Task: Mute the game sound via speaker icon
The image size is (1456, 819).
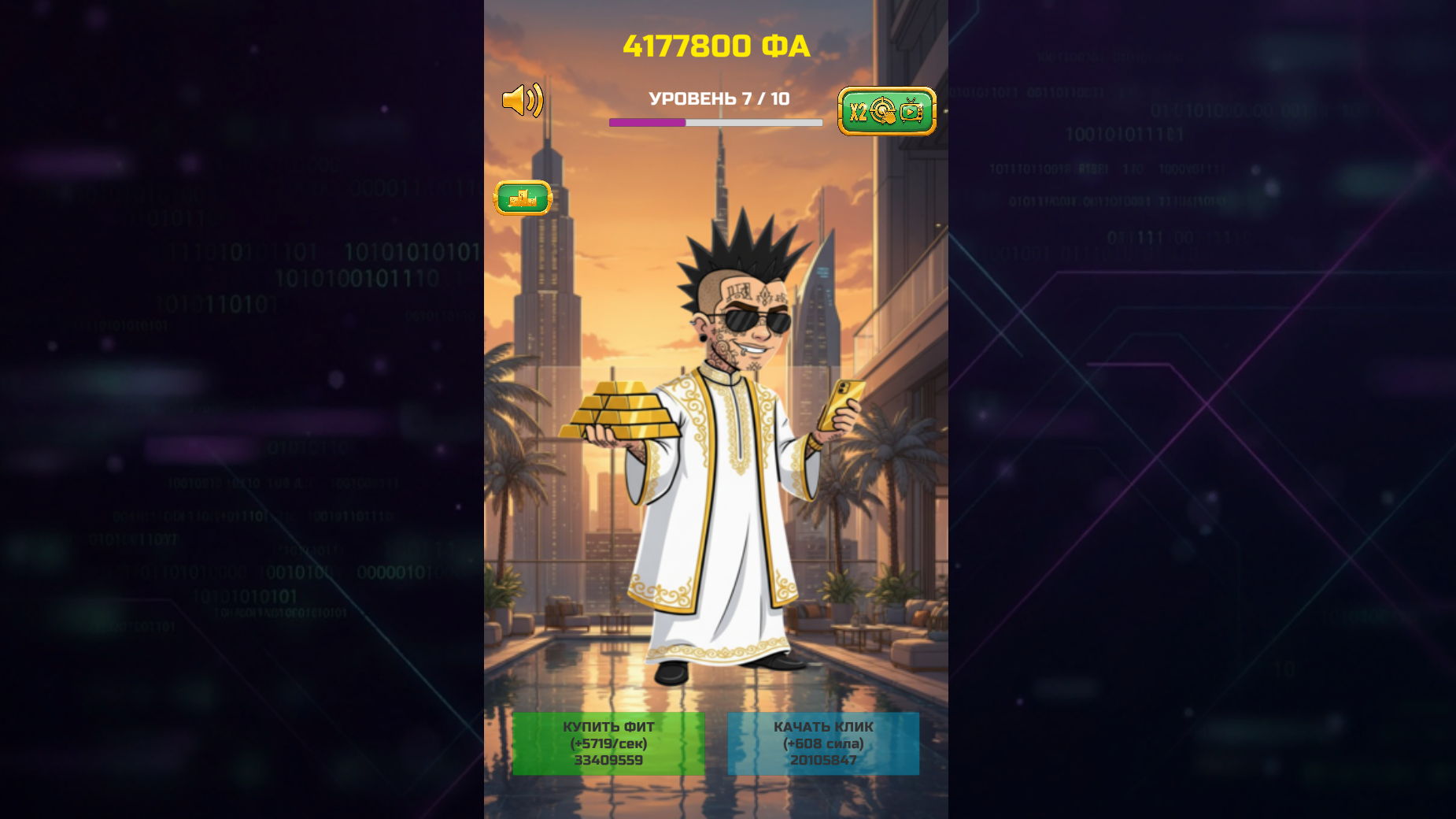Action: 523,100
